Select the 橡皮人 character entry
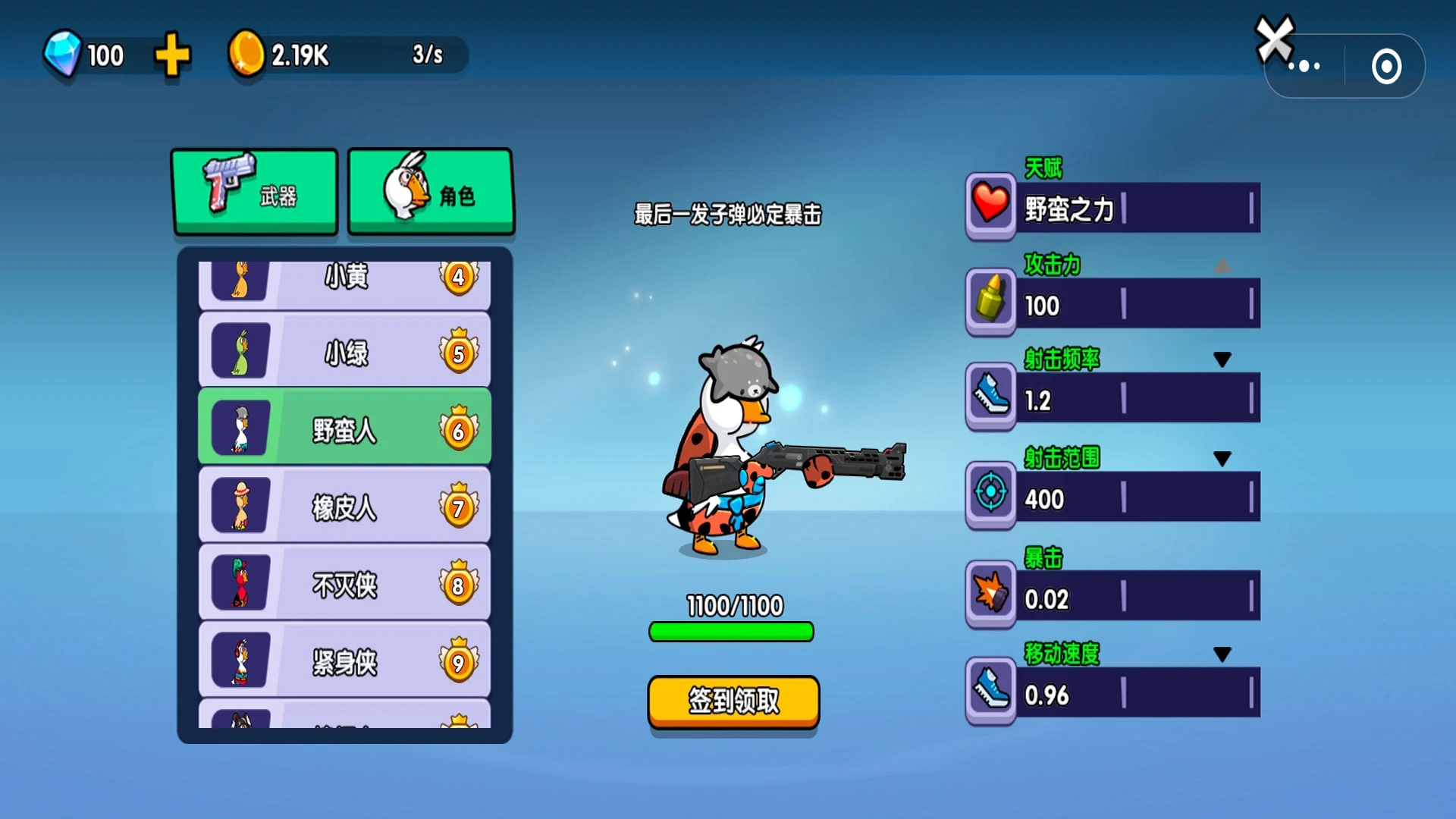The width and height of the screenshot is (1456, 819). [344, 506]
